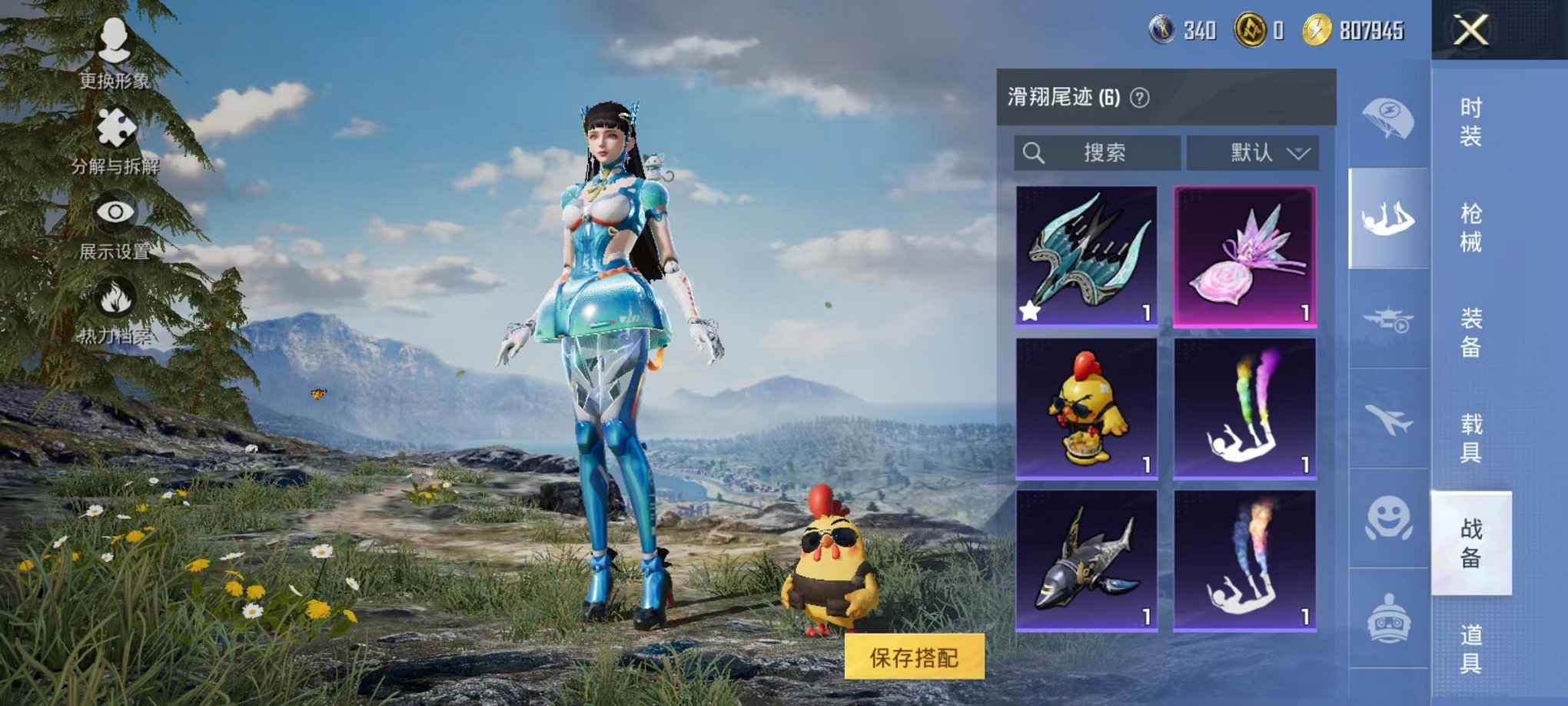This screenshot has height=706, width=1568.
Task: Click the 更换形象 change appearance option
Action: [x=114, y=54]
